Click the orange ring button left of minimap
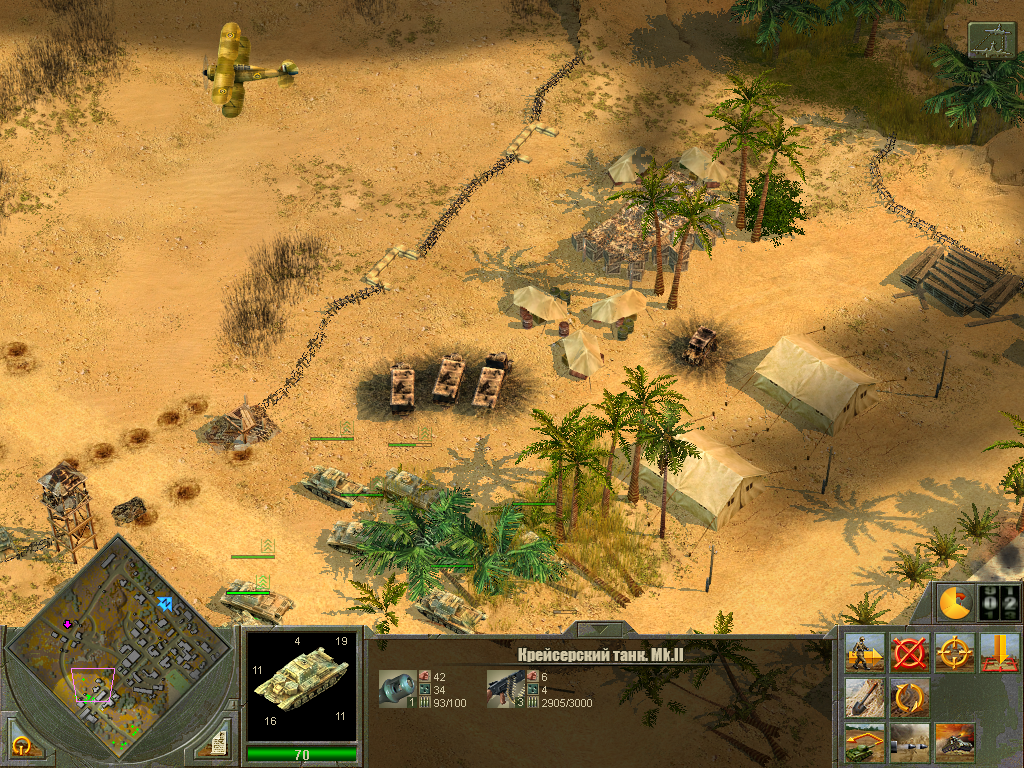The image size is (1024, 768). pyautogui.click(x=22, y=745)
